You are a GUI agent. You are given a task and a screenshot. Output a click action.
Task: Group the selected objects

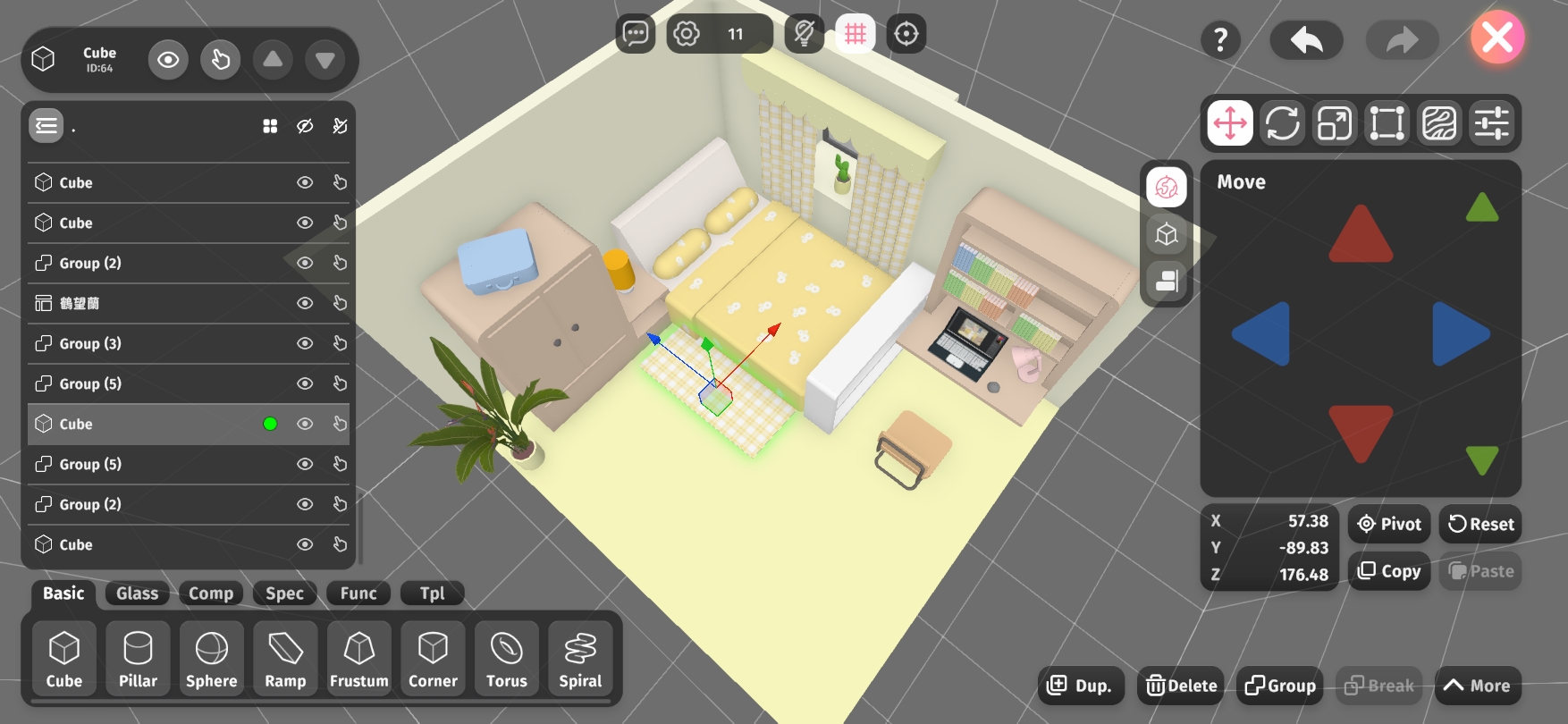(x=1279, y=686)
